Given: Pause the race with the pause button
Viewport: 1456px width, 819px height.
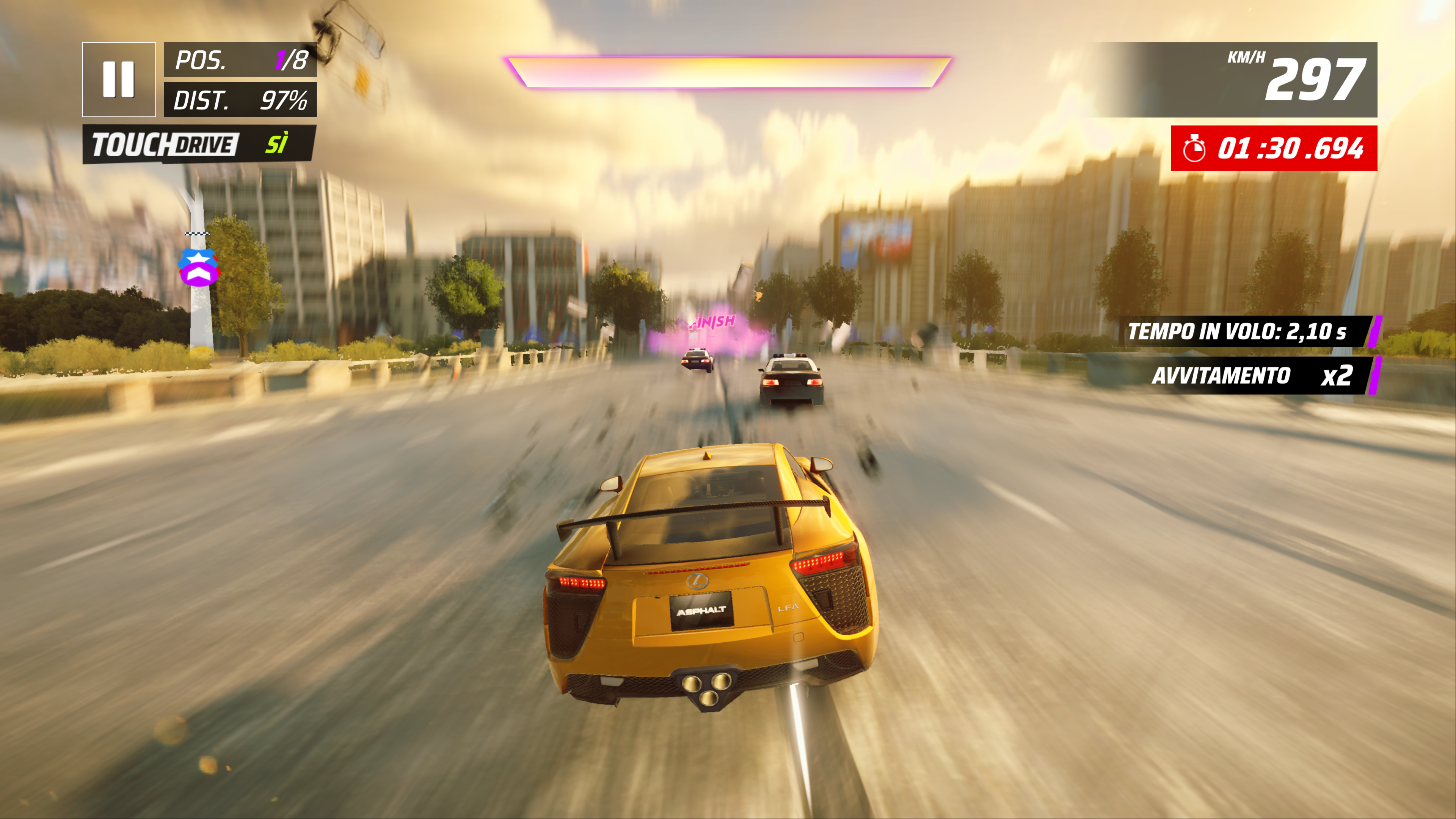Looking at the screenshot, I should (x=119, y=79).
